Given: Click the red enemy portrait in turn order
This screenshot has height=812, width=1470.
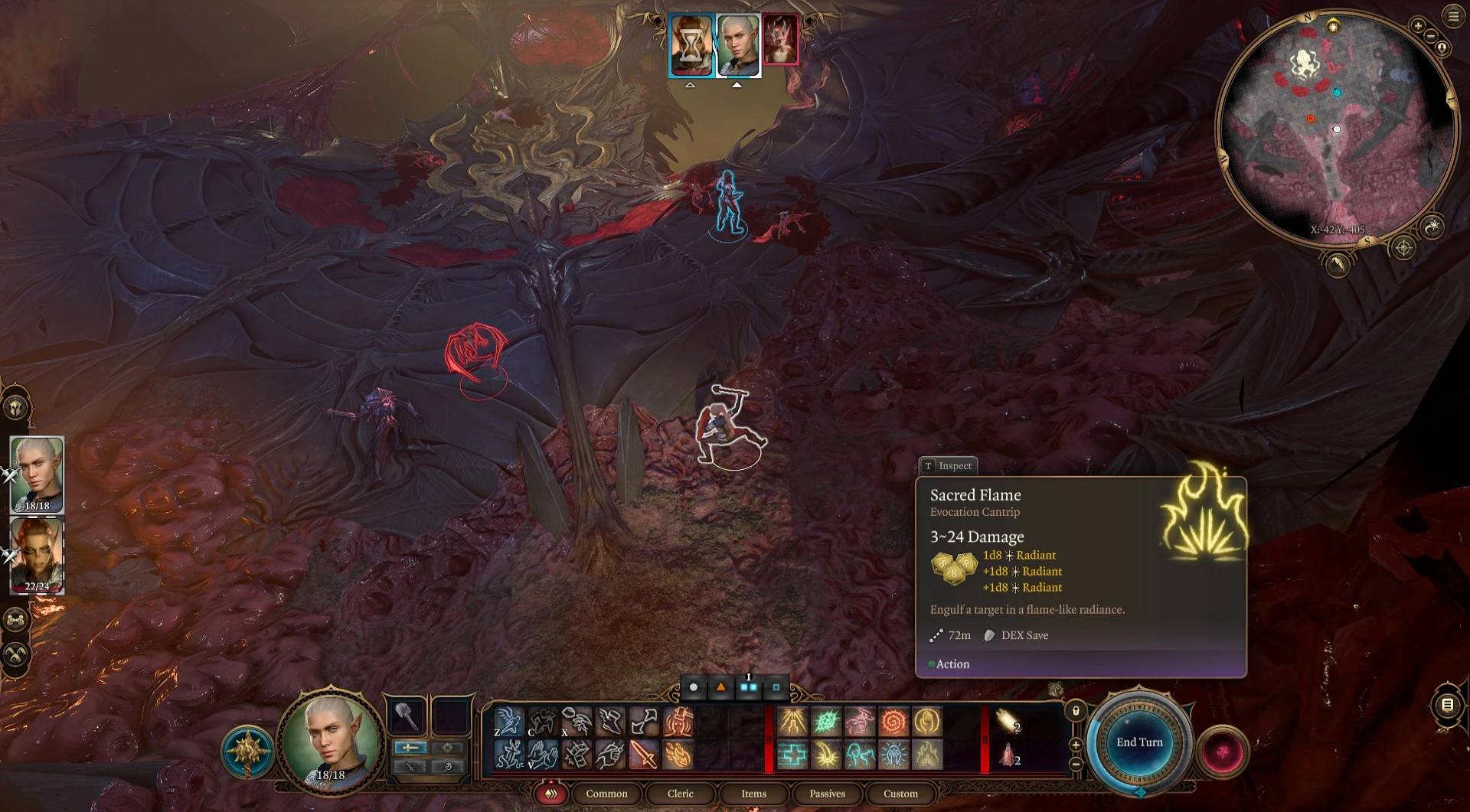Looking at the screenshot, I should 780,41.
